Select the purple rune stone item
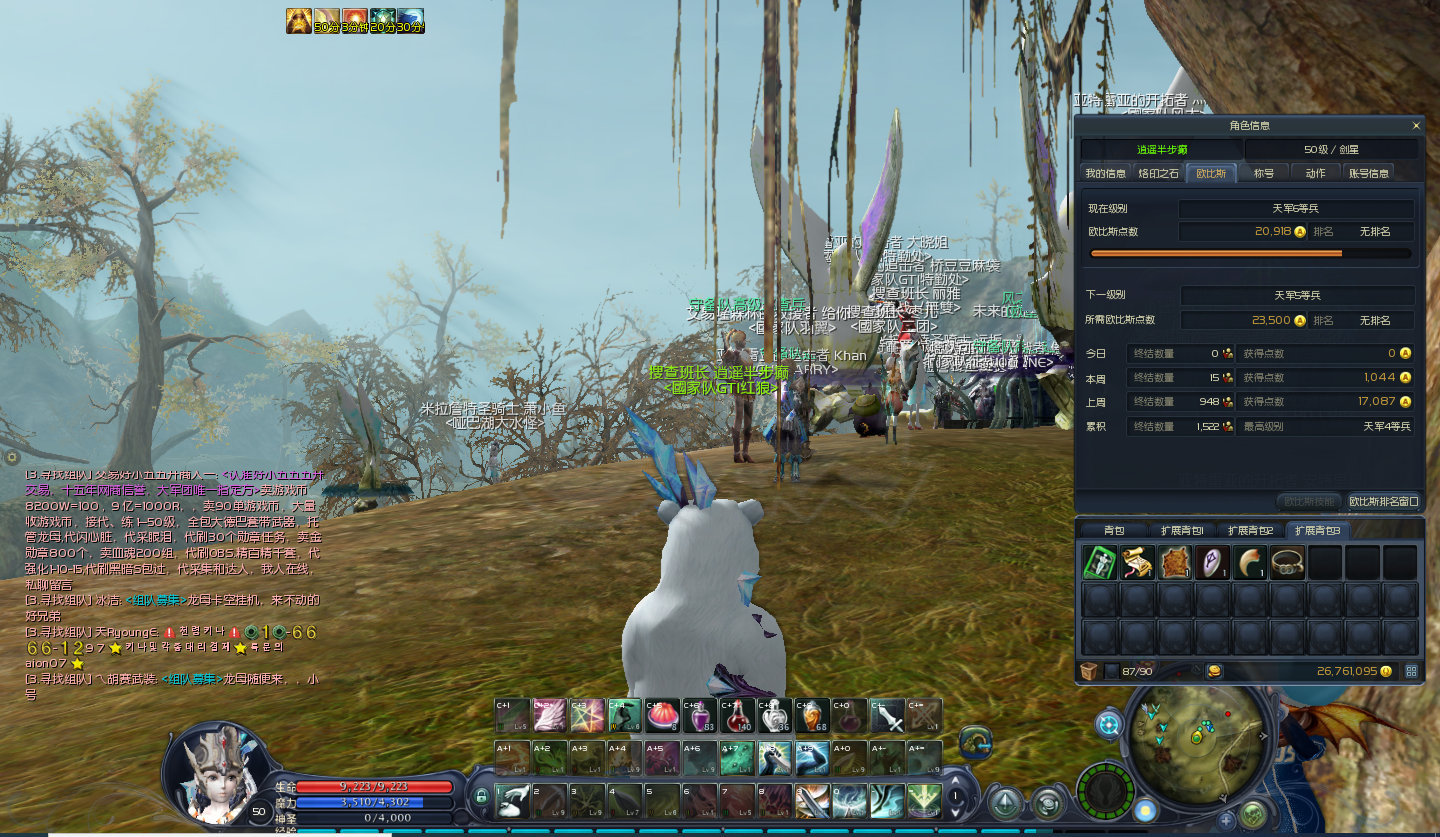The width and height of the screenshot is (1440, 837). click(x=1212, y=563)
